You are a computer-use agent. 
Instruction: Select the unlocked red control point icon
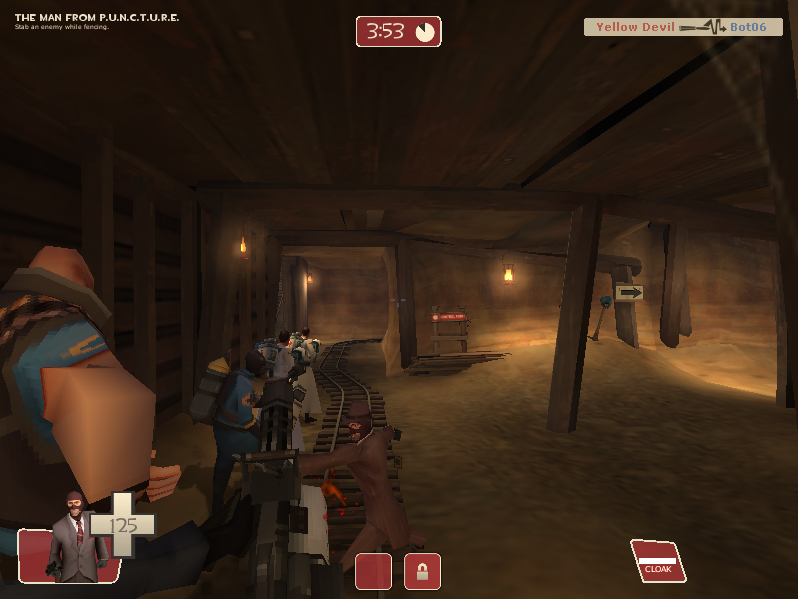(x=373, y=571)
